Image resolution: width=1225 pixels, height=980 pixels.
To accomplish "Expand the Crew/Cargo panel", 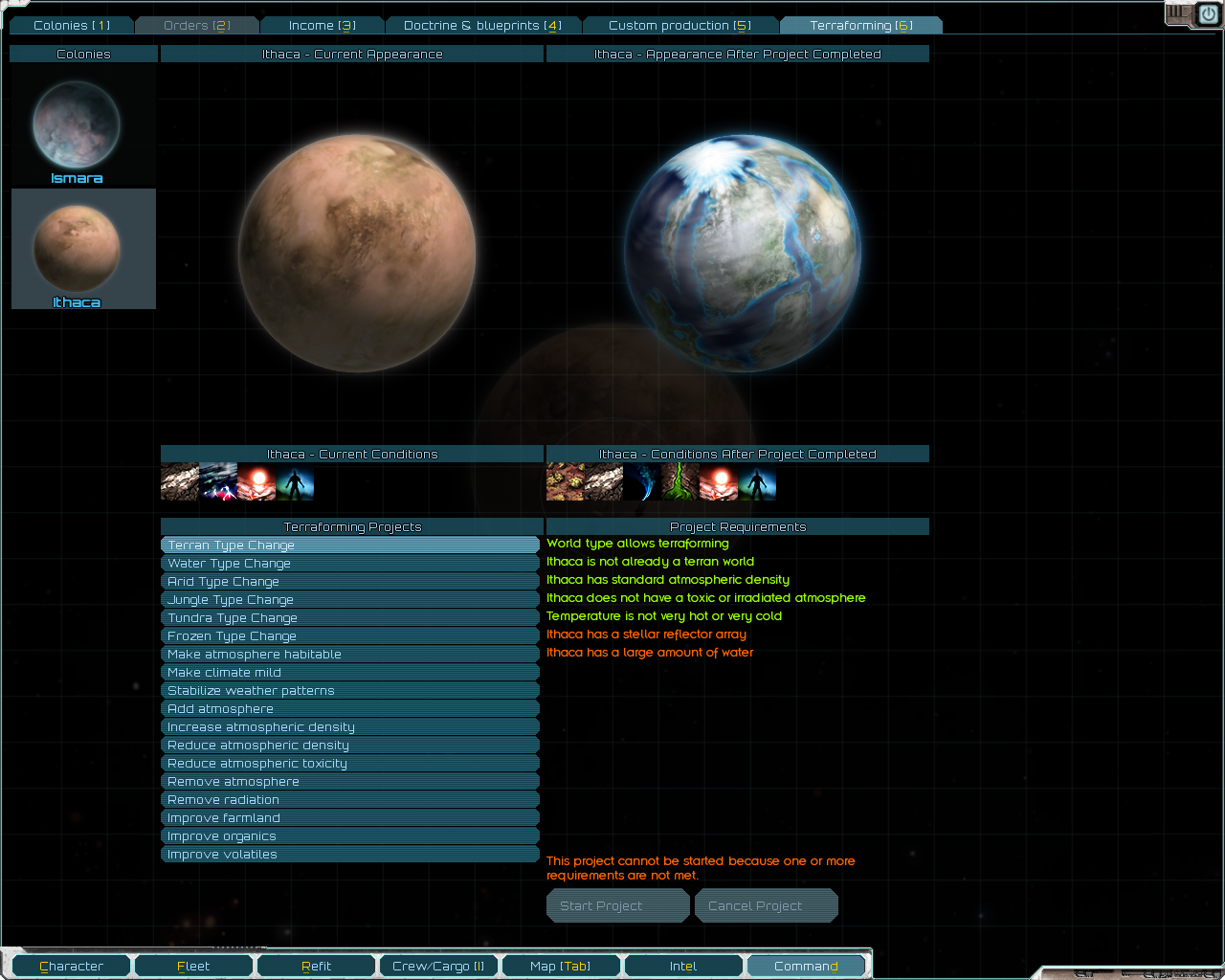I will pos(438,966).
